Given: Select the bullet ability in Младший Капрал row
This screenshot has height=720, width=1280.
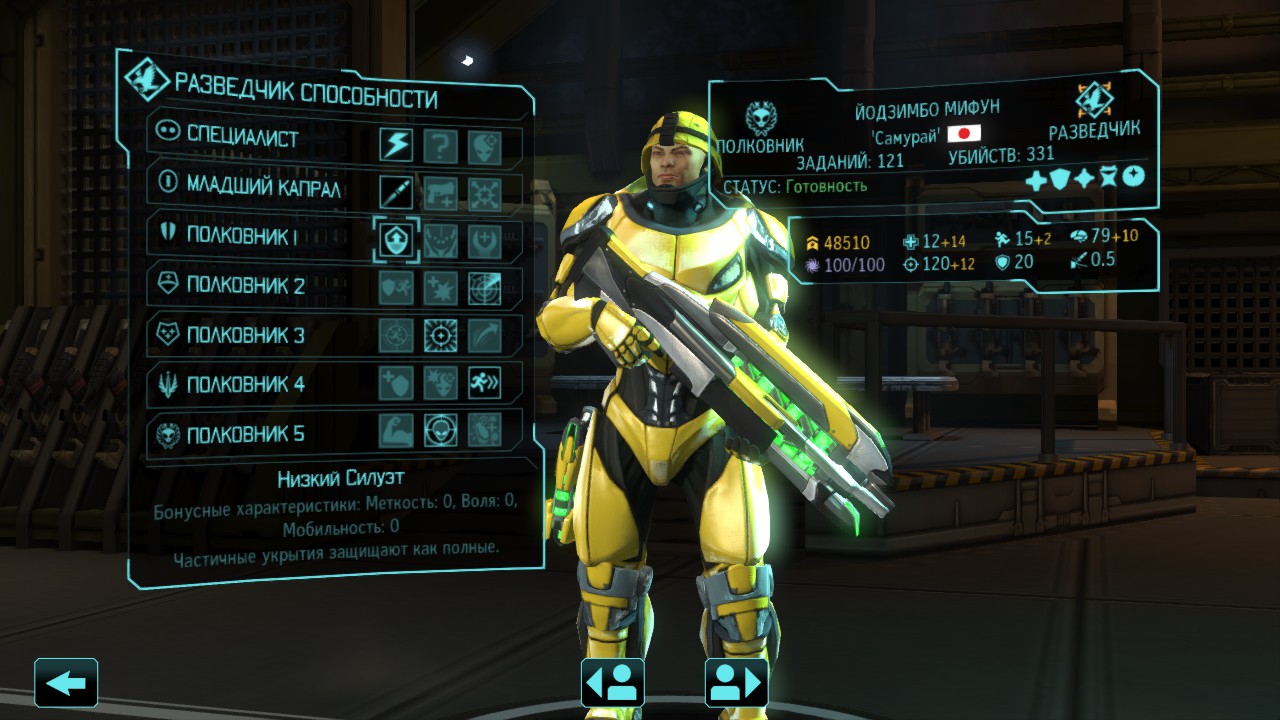Looking at the screenshot, I should point(396,192).
